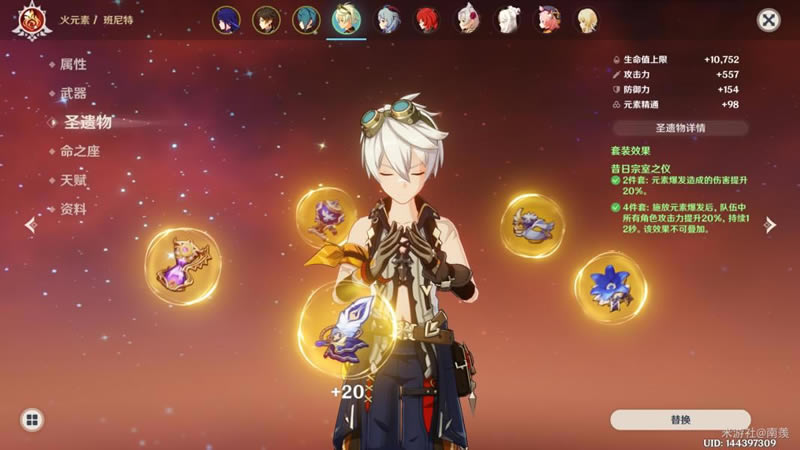Screen dimensions: 800x450
Task: Click the 替换 replace button
Action: pos(680,420)
